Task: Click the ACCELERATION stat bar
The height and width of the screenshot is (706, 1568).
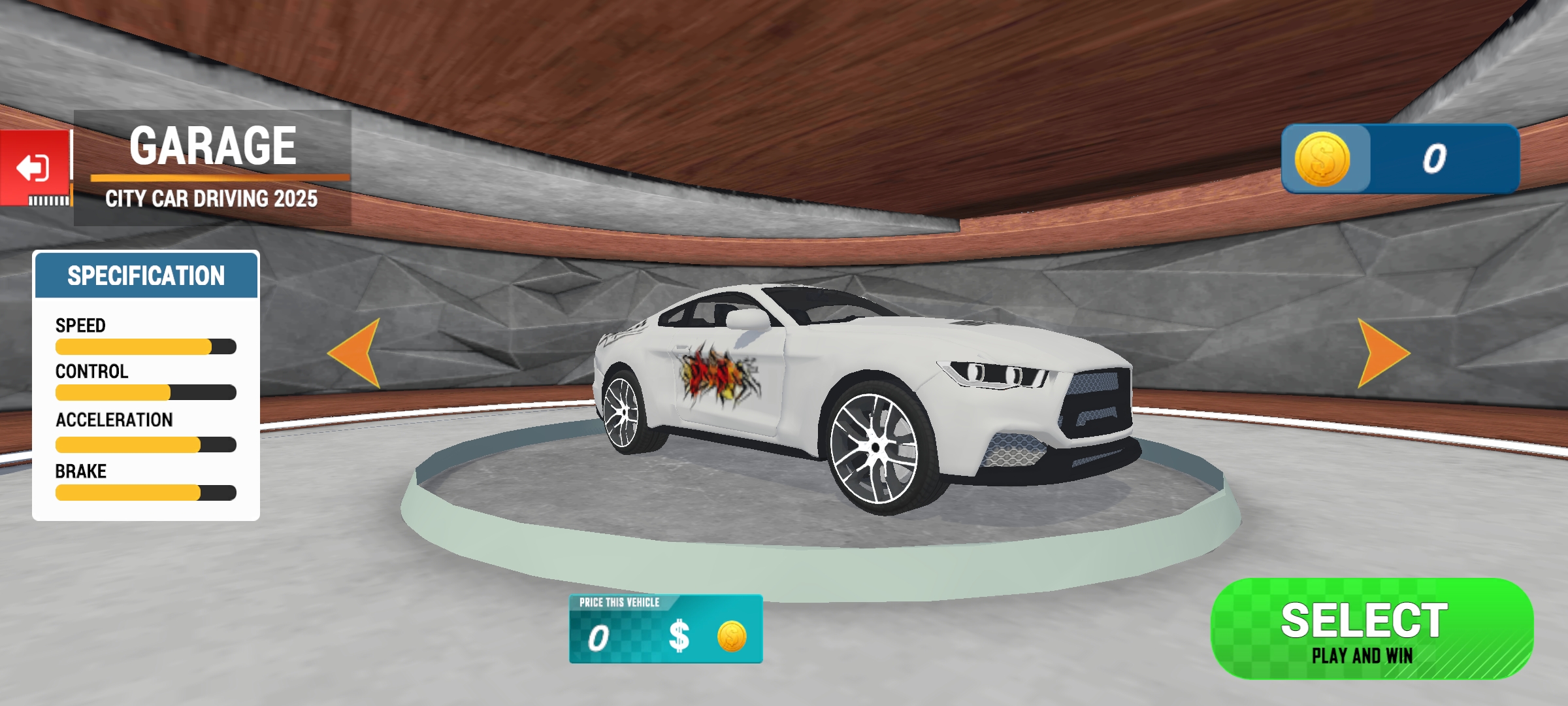Action: [x=145, y=443]
